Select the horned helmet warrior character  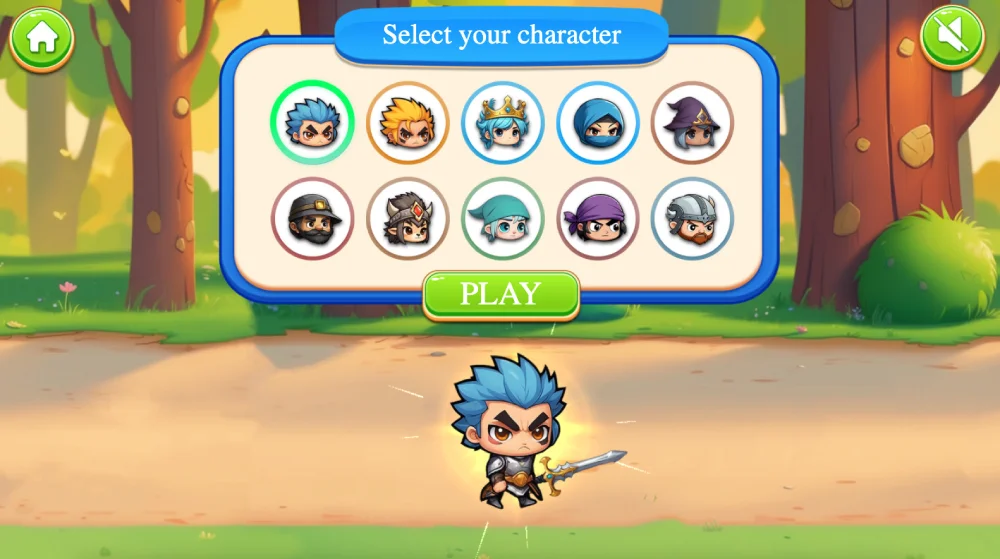[407, 218]
